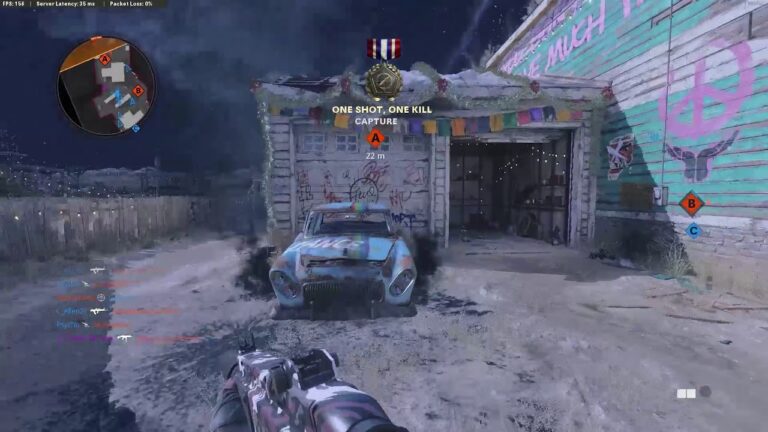Select the red objective B diamond marker
Screen dimensions: 768x432
point(691,203)
